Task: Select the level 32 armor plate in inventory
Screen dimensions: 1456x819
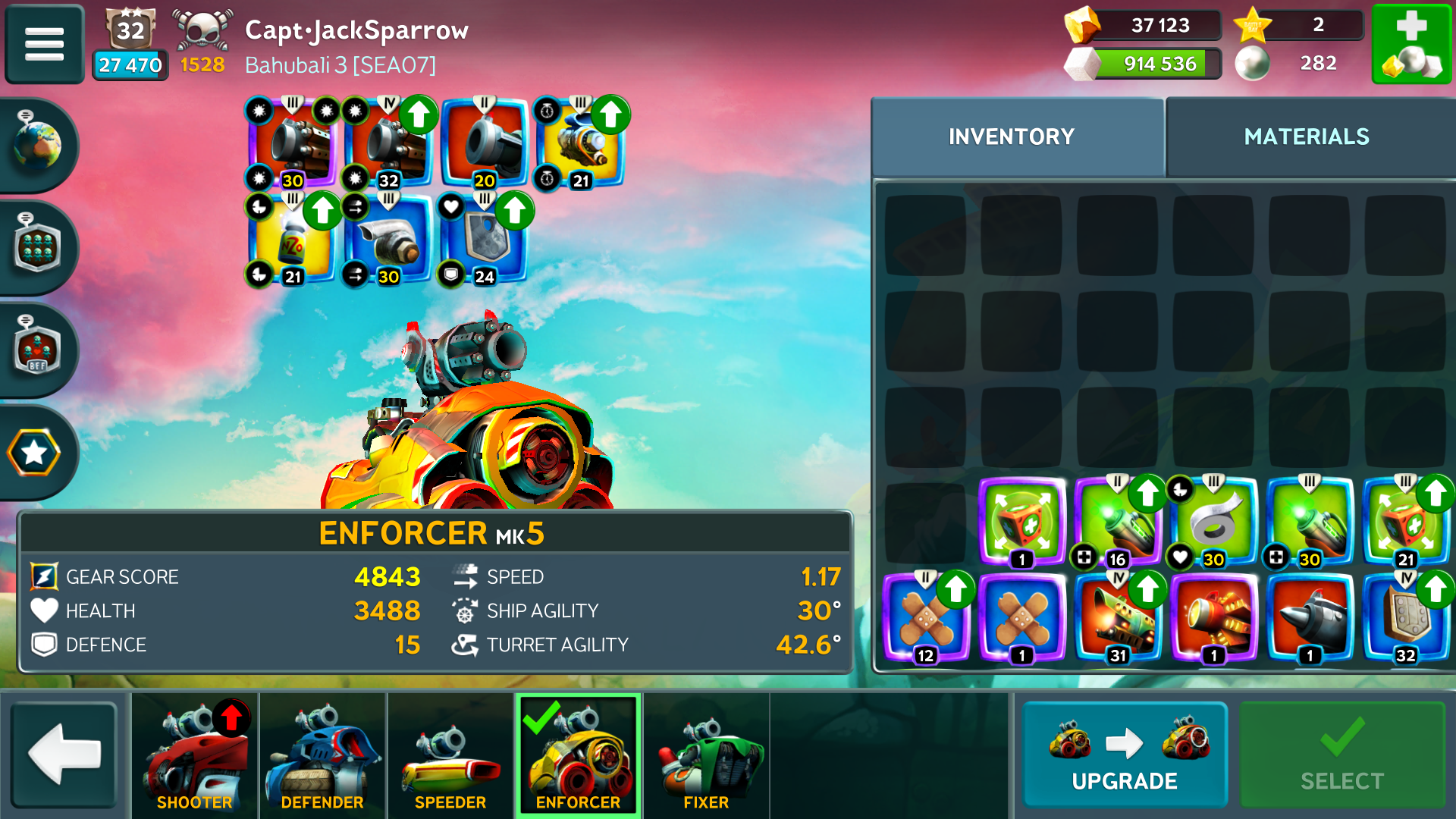Action: click(1405, 618)
